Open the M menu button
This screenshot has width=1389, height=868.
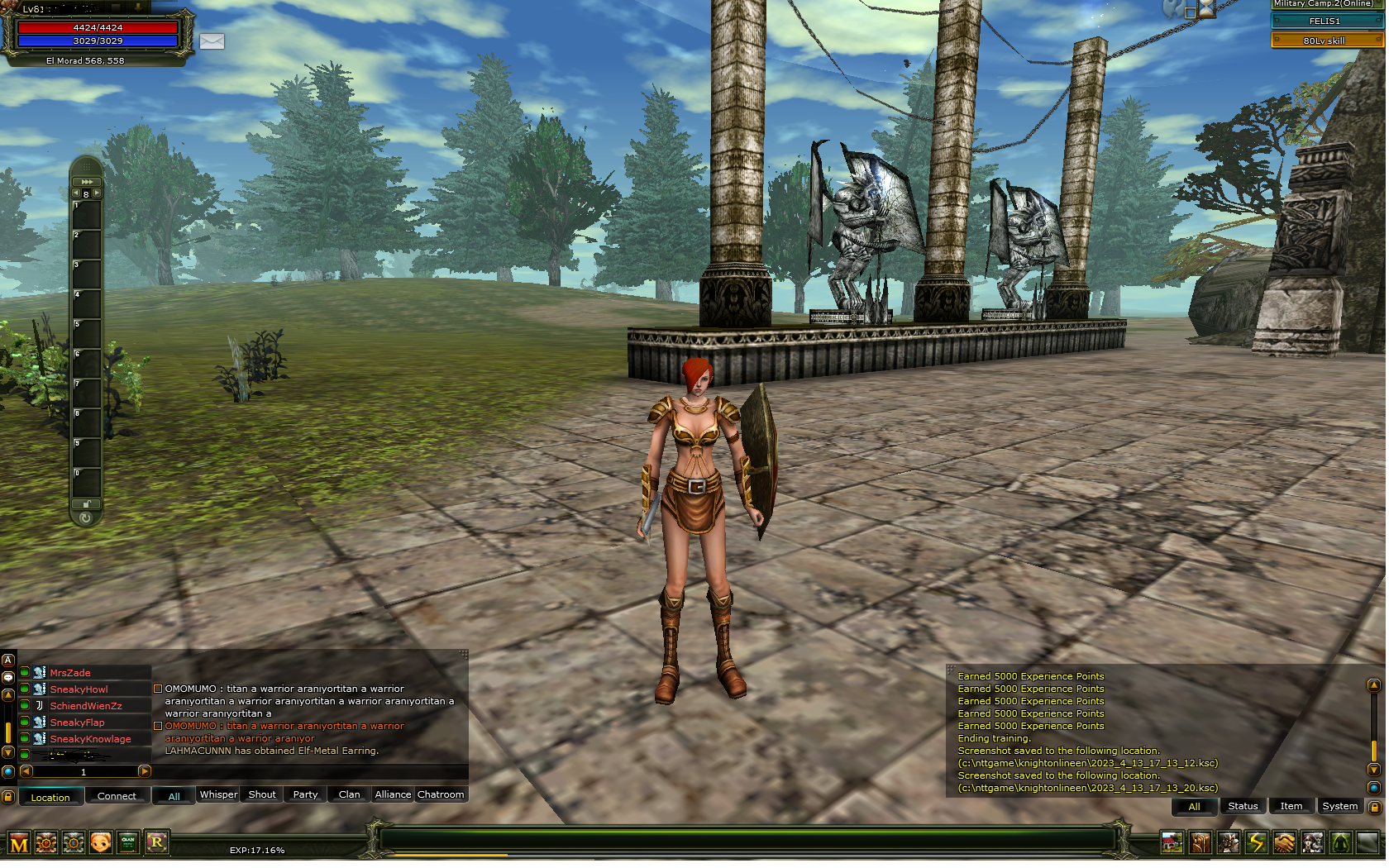click(x=19, y=844)
